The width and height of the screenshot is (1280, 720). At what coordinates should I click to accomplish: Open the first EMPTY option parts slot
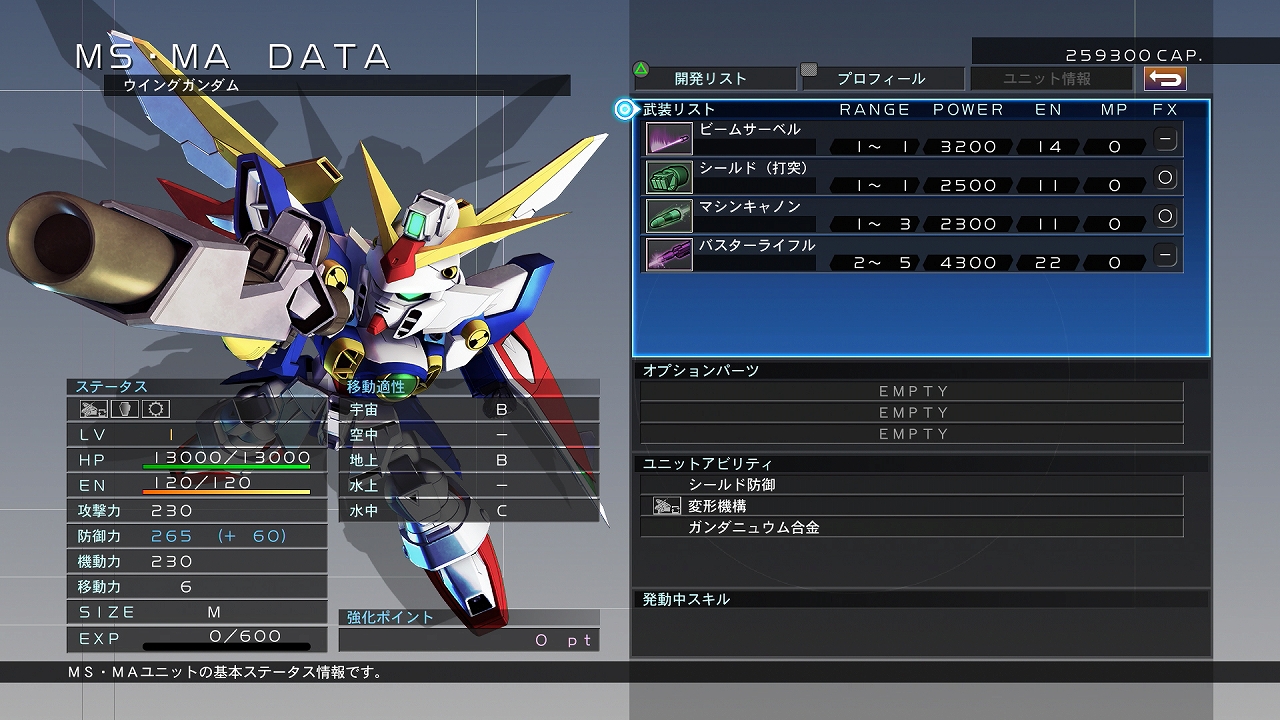(x=913, y=391)
